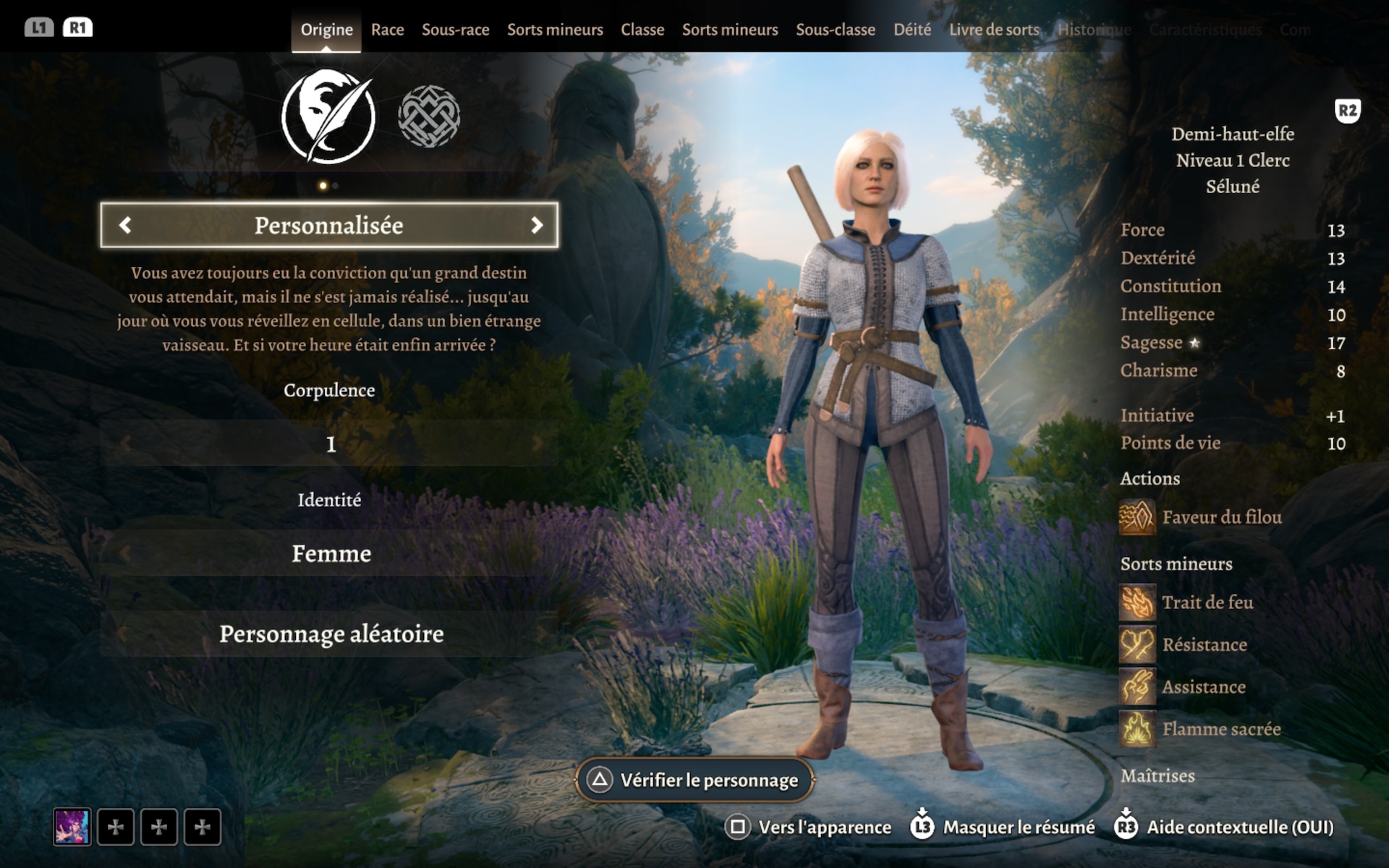Screen dimensions: 1389x868
Task: Select the Corpulence value row
Action: coord(330,443)
